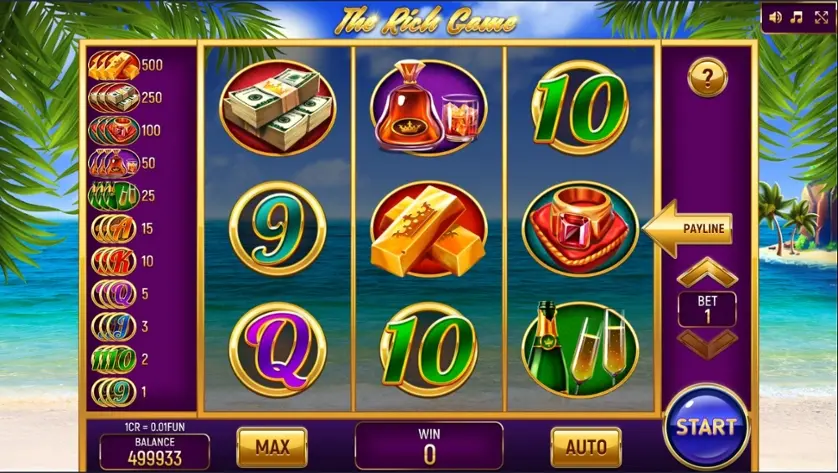Viewport: 838px width, 473px height.
Task: Decrease the bet with the down chevron
Action: (x=707, y=342)
